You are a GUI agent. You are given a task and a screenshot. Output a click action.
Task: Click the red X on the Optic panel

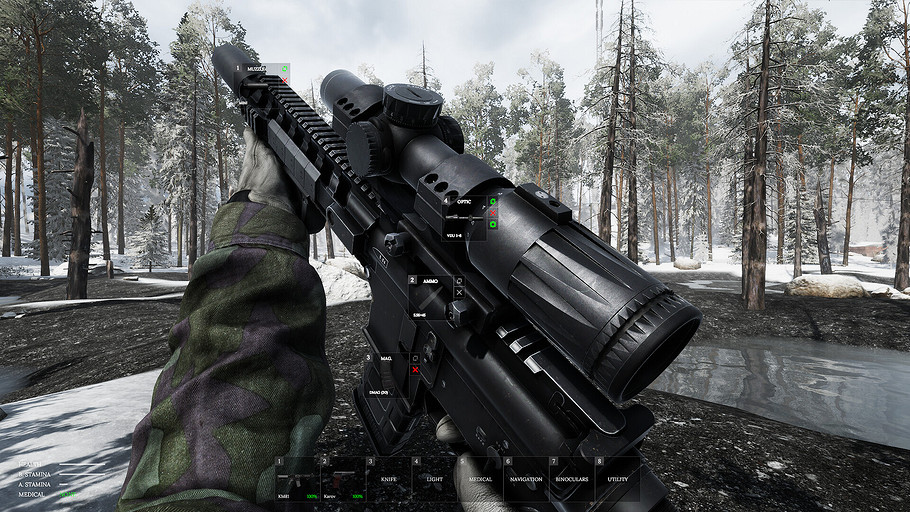tap(492, 212)
